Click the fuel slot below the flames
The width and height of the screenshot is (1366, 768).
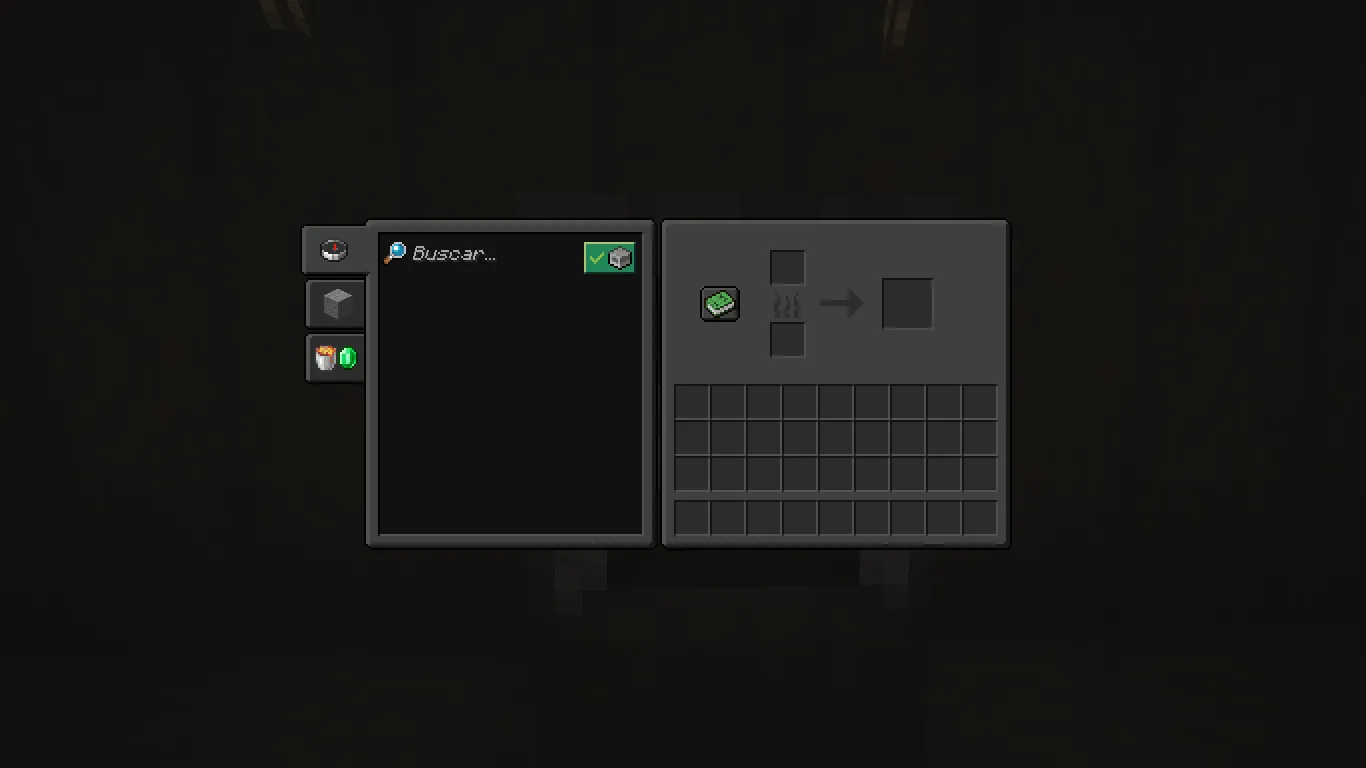(x=787, y=340)
